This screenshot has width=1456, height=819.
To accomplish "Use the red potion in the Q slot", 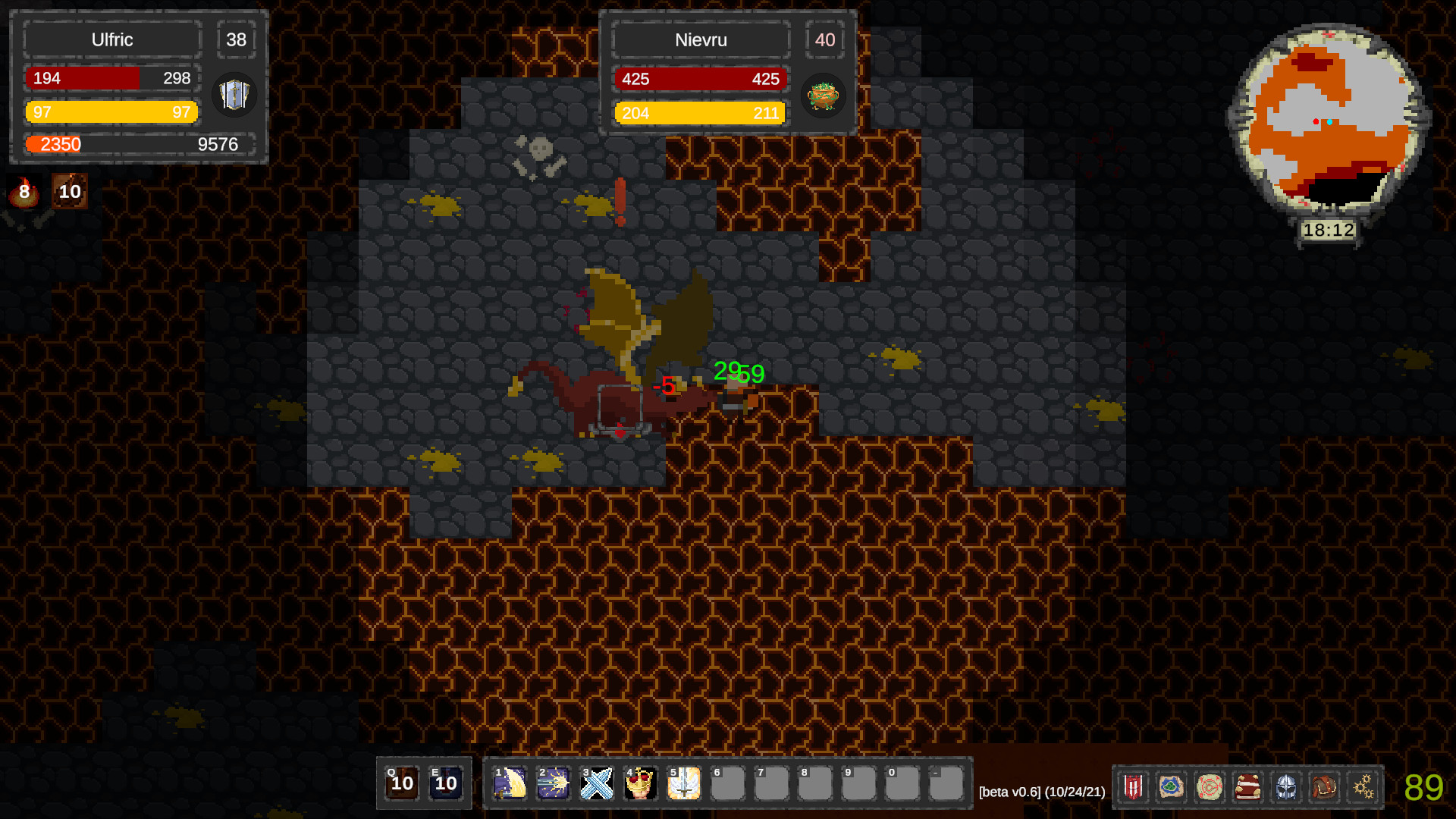I will 402,783.
